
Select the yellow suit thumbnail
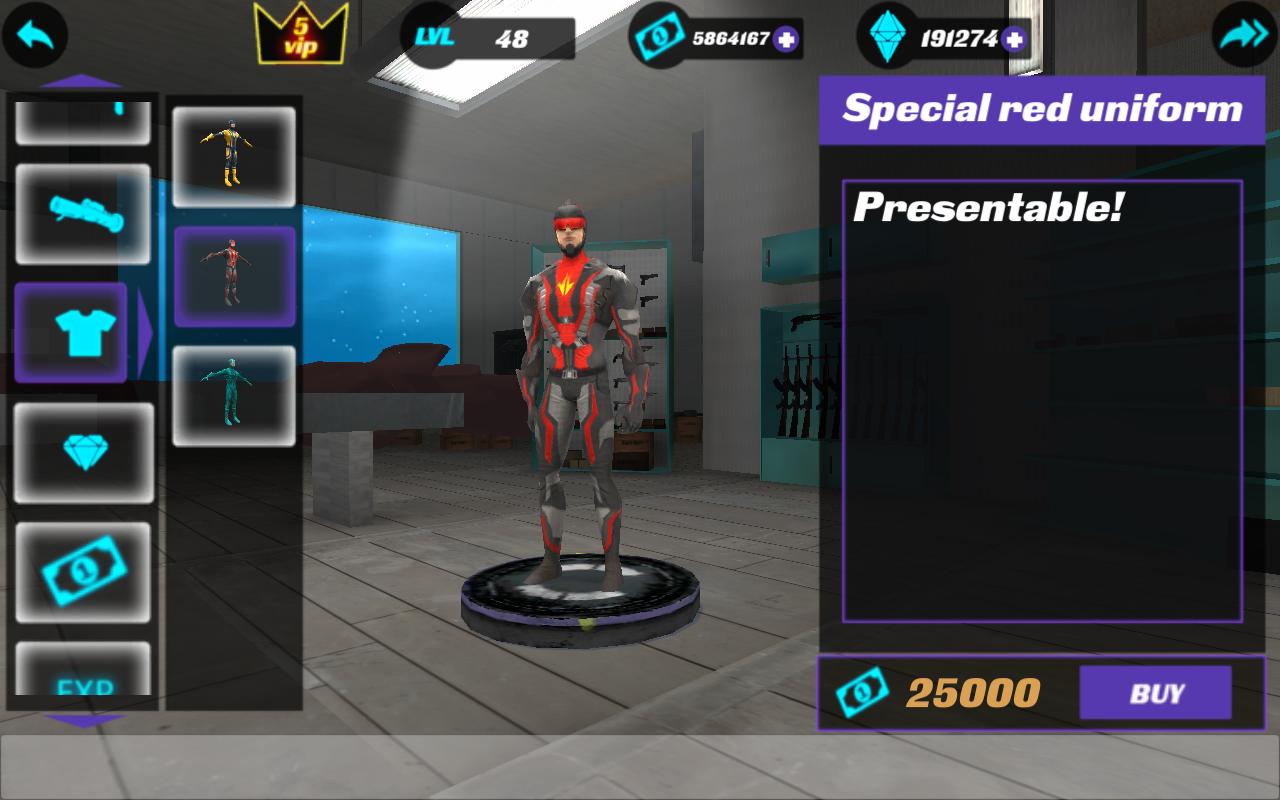click(234, 157)
